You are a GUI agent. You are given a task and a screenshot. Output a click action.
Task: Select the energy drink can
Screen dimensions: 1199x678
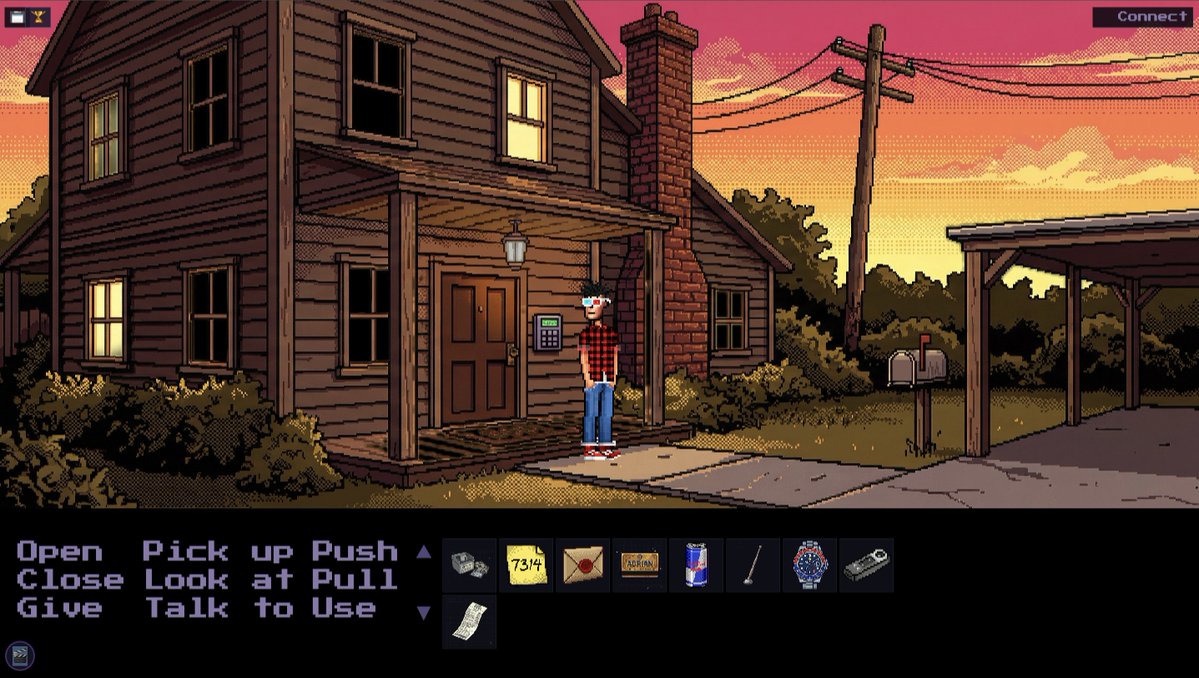(x=696, y=565)
